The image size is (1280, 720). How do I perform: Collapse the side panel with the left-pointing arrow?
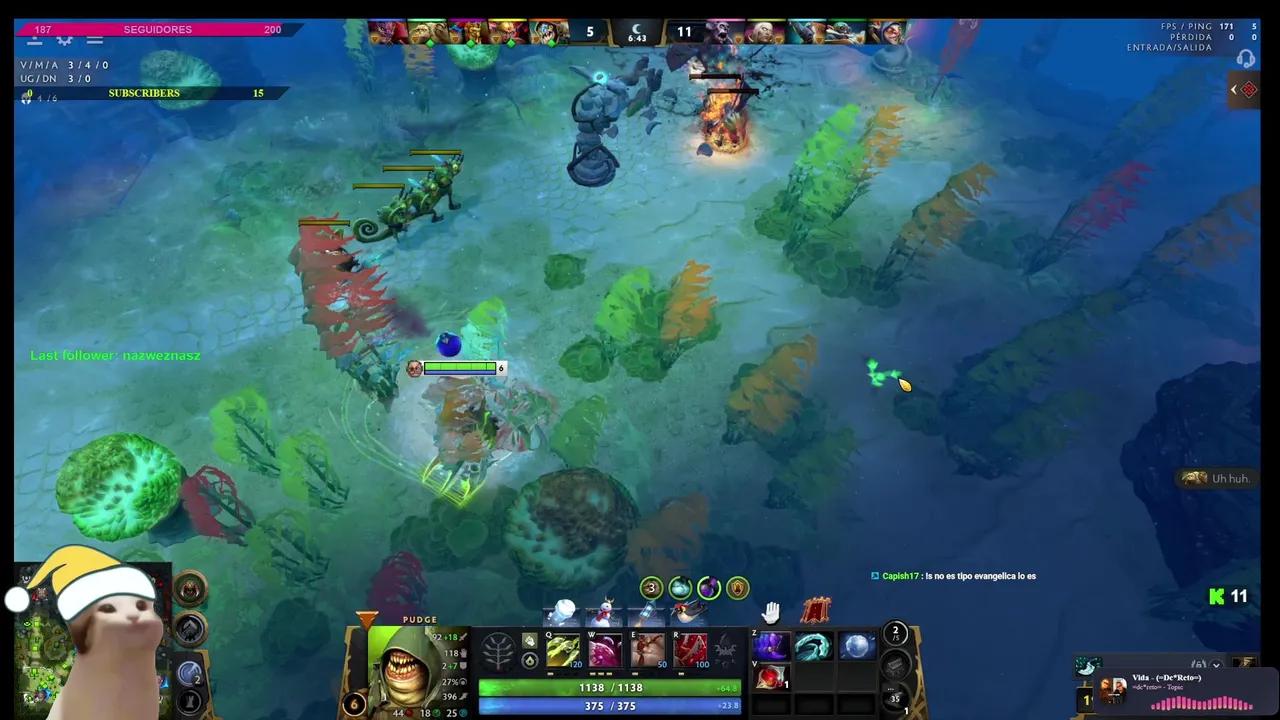click(1234, 89)
